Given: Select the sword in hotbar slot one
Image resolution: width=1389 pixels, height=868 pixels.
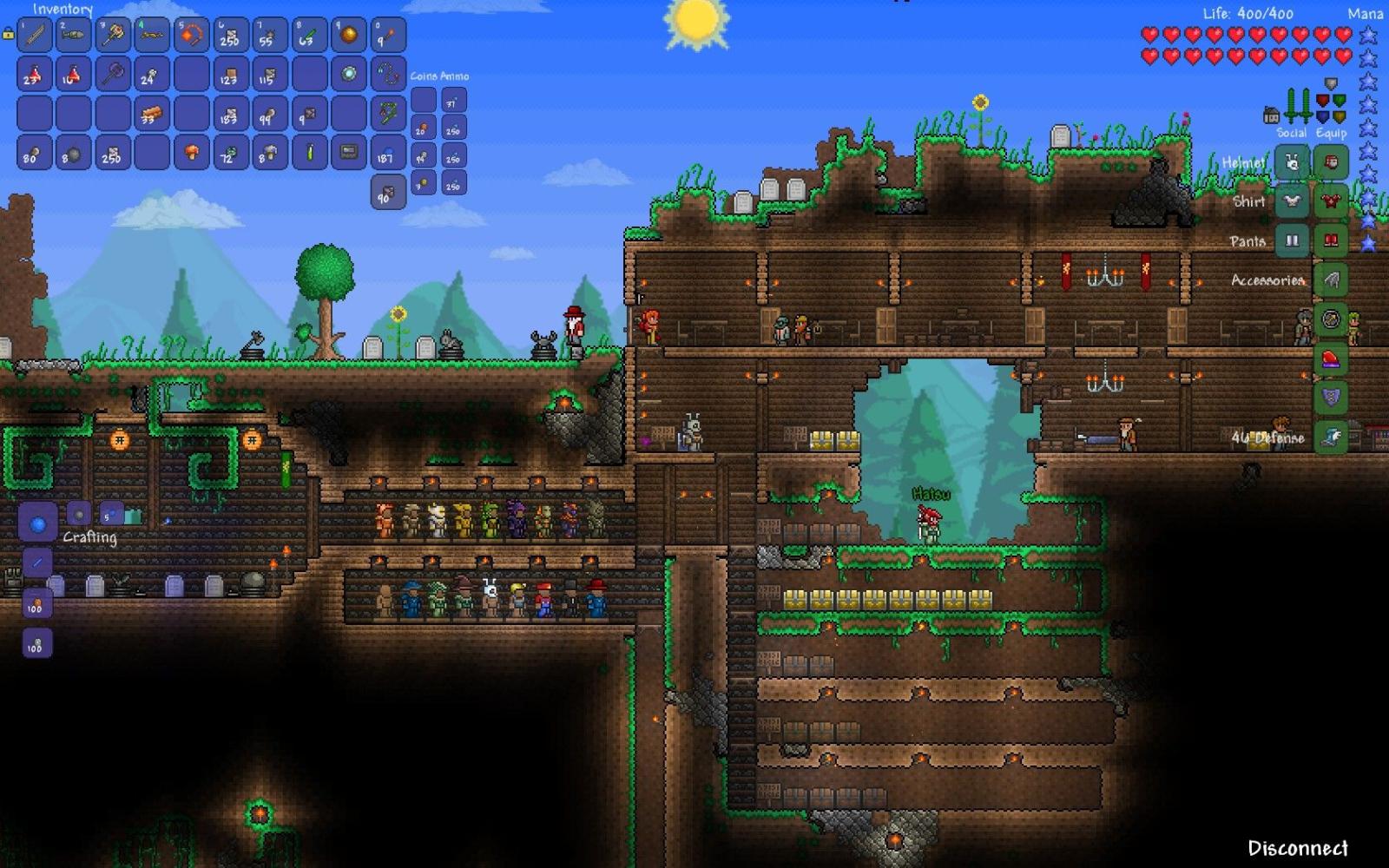Looking at the screenshot, I should point(35,35).
